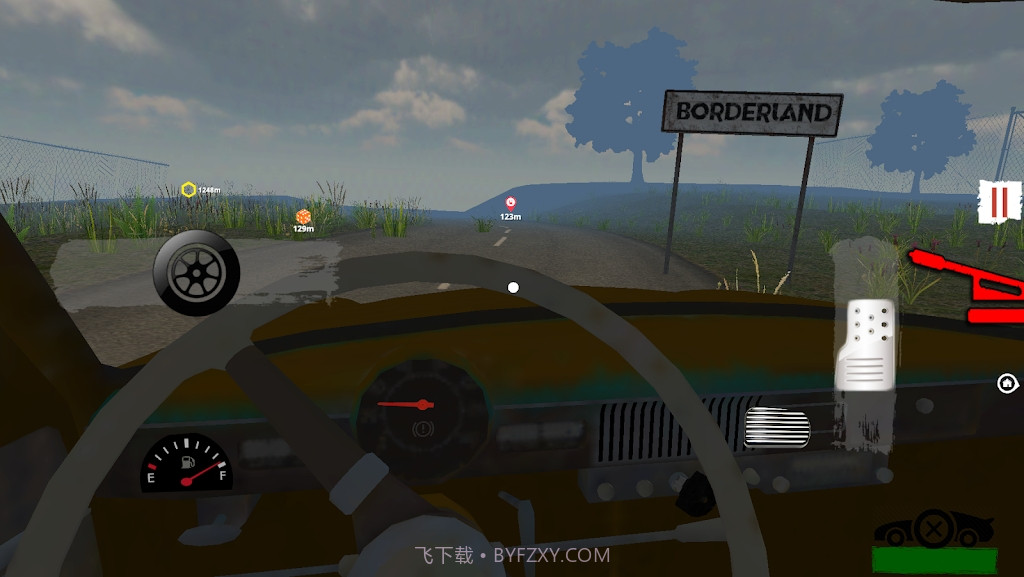
Task: Exit the vehicle using the car X icon
Action: point(934,530)
